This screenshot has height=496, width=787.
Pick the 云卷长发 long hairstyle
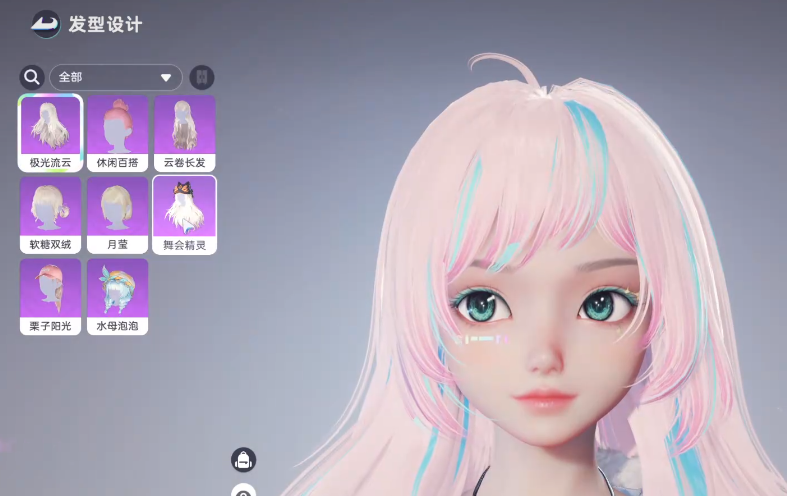coord(184,133)
